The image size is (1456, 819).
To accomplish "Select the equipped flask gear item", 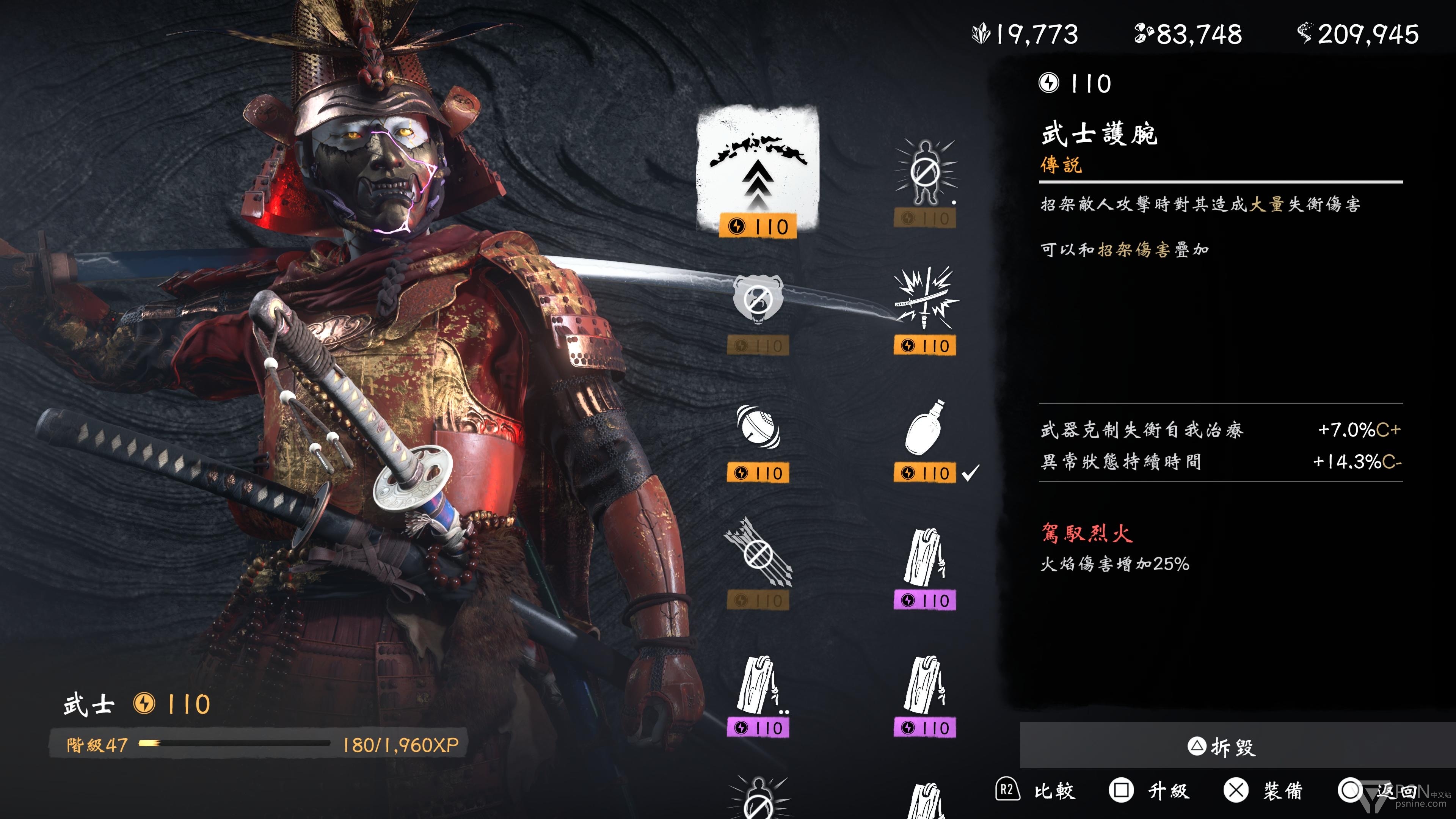I will tap(925, 428).
